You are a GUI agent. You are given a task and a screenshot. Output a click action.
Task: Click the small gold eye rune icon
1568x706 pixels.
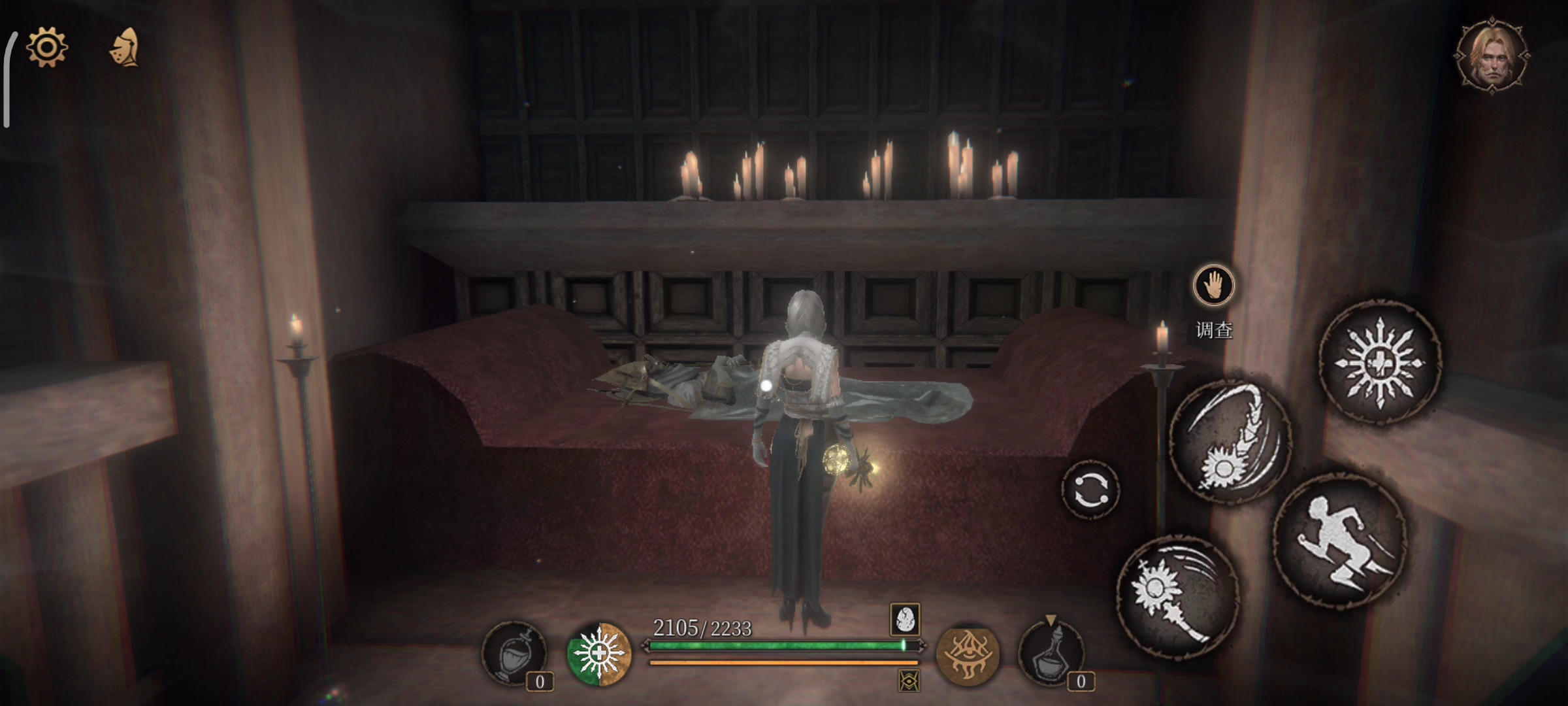(909, 681)
